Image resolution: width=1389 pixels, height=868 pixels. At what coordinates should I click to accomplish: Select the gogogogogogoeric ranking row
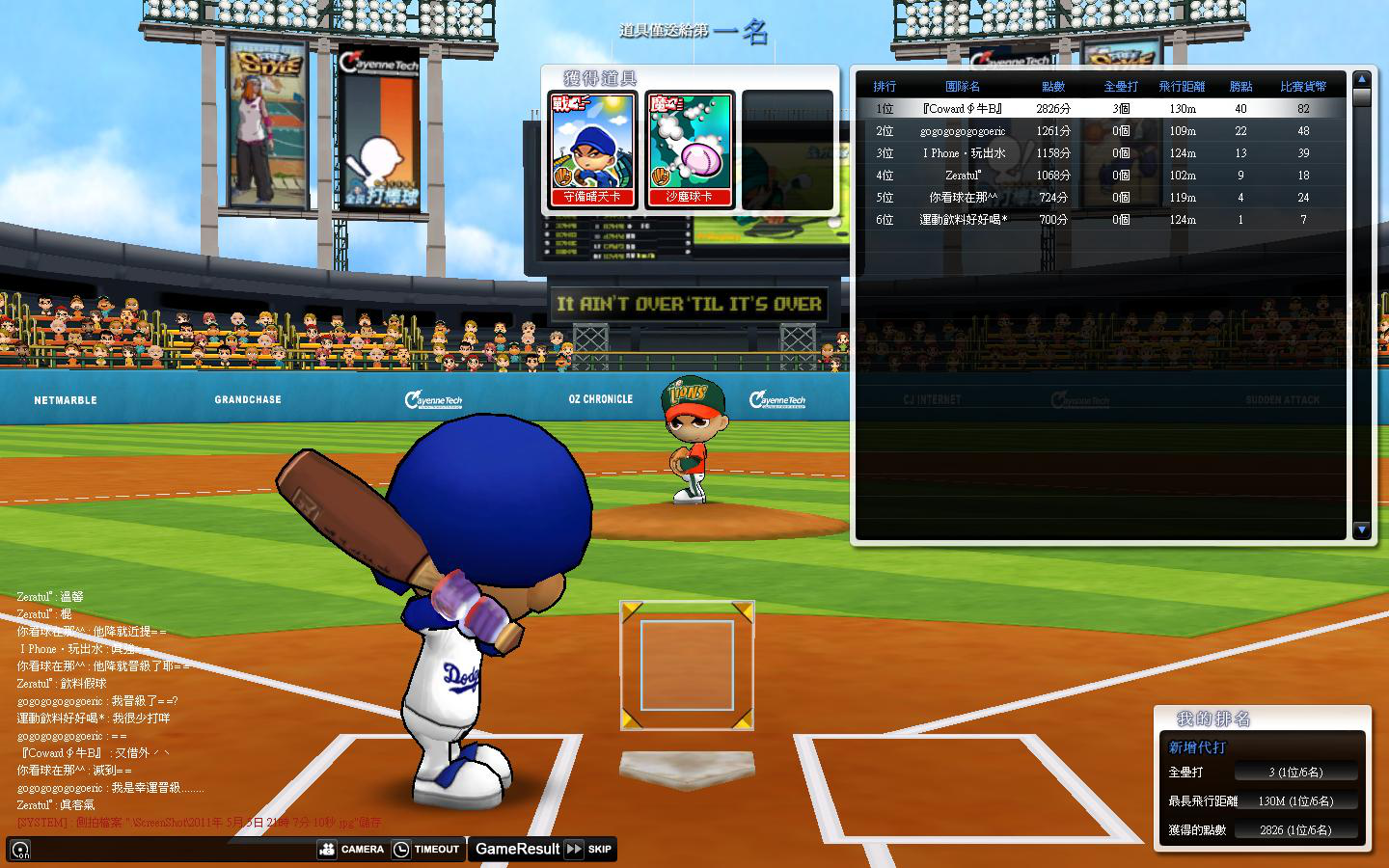1100,131
